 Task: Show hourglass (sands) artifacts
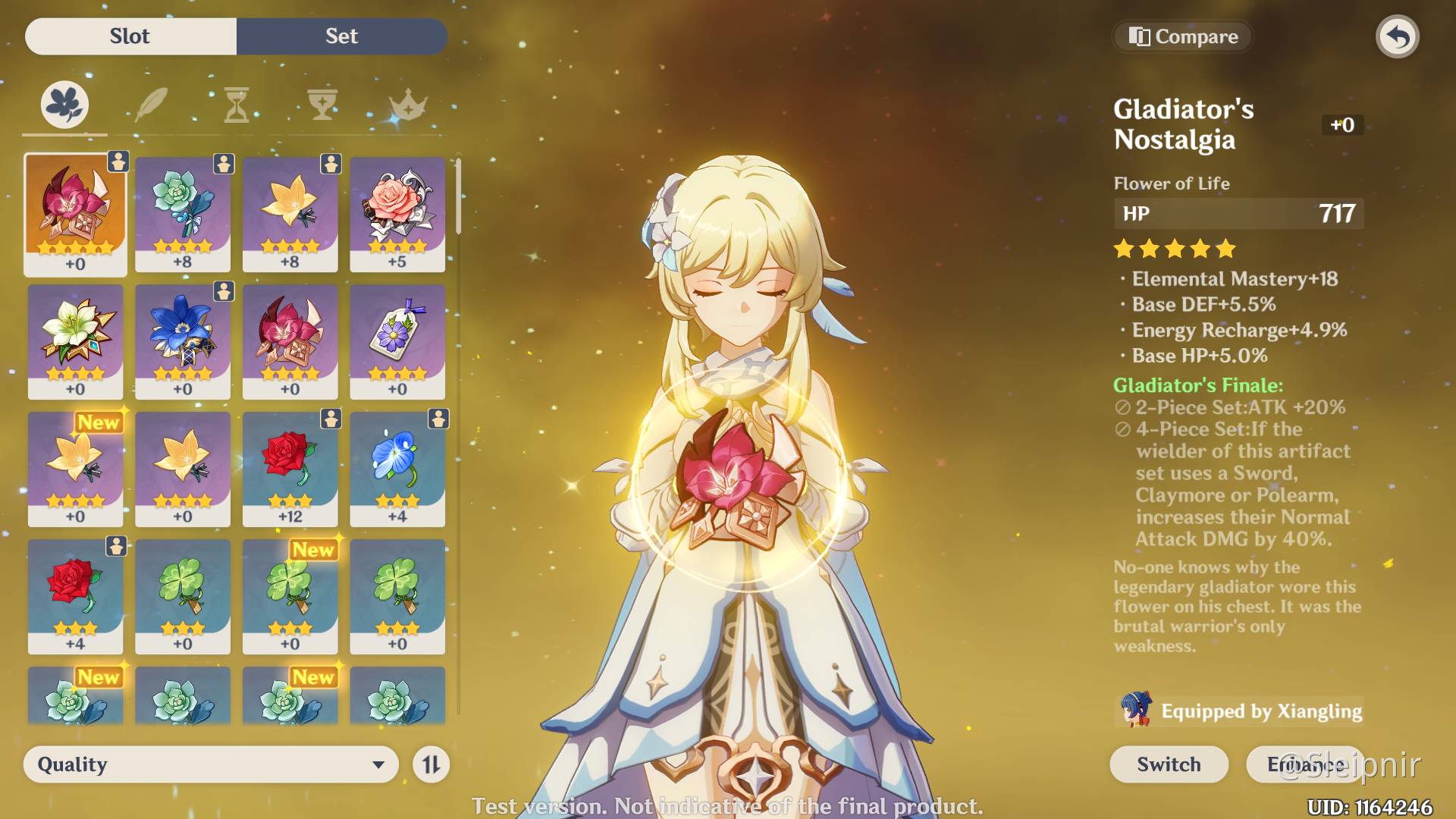pyautogui.click(x=237, y=105)
